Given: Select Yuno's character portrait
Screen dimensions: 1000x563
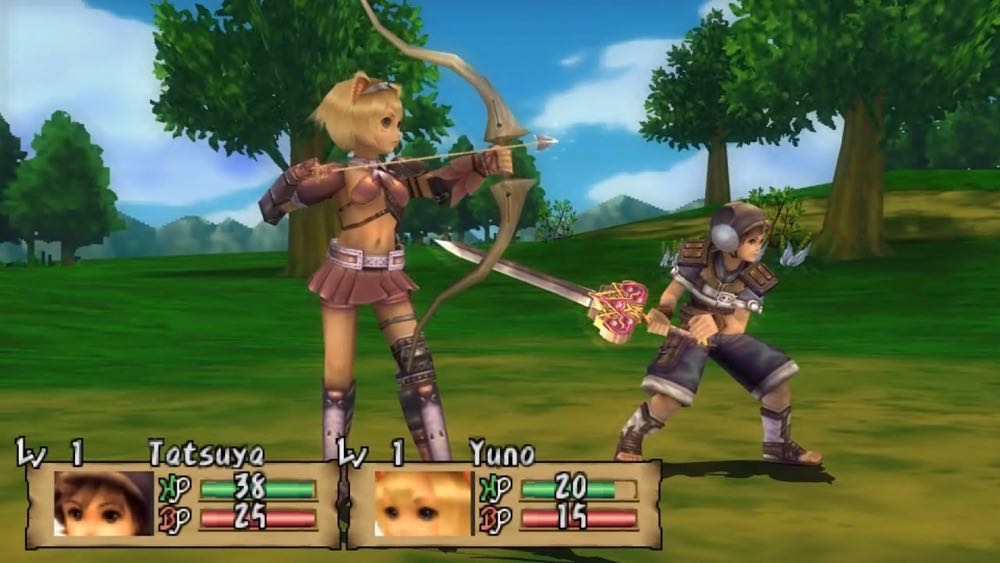Looking at the screenshot, I should pyautogui.click(x=421, y=504).
